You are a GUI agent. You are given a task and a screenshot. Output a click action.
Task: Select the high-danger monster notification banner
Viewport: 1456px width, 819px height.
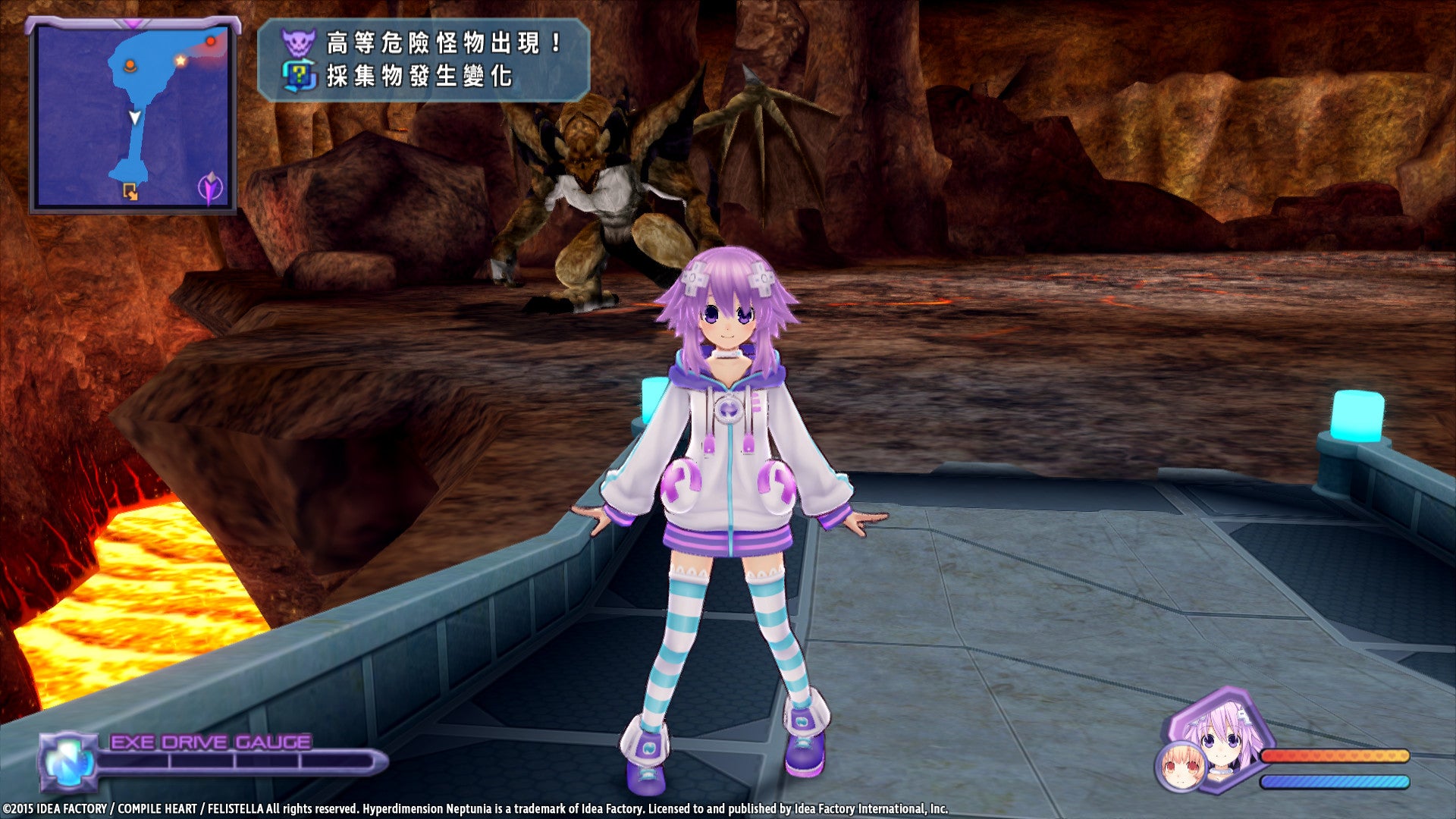coord(425,61)
